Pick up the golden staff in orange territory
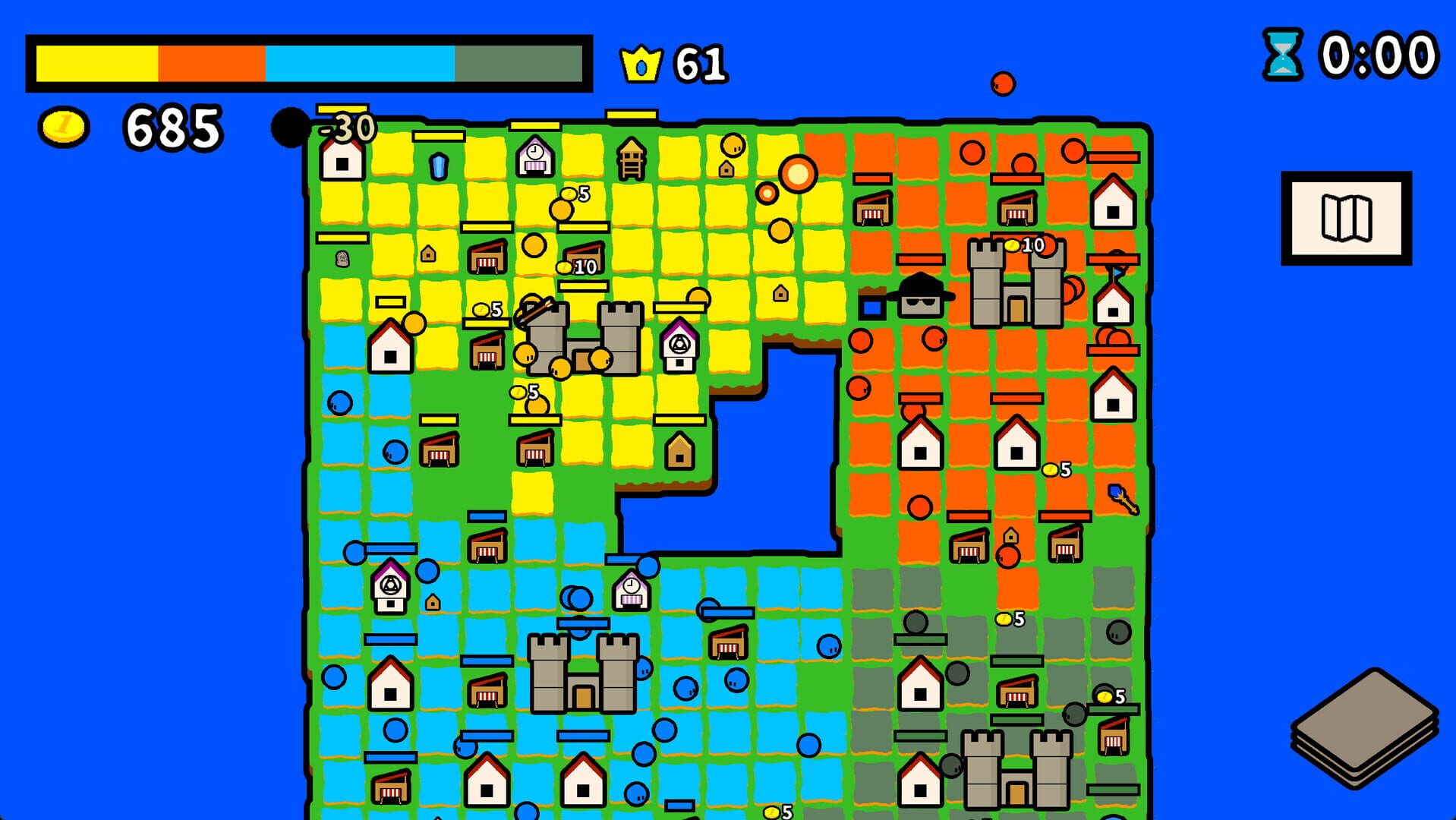Screen dimensions: 1456x820 pos(1122,497)
